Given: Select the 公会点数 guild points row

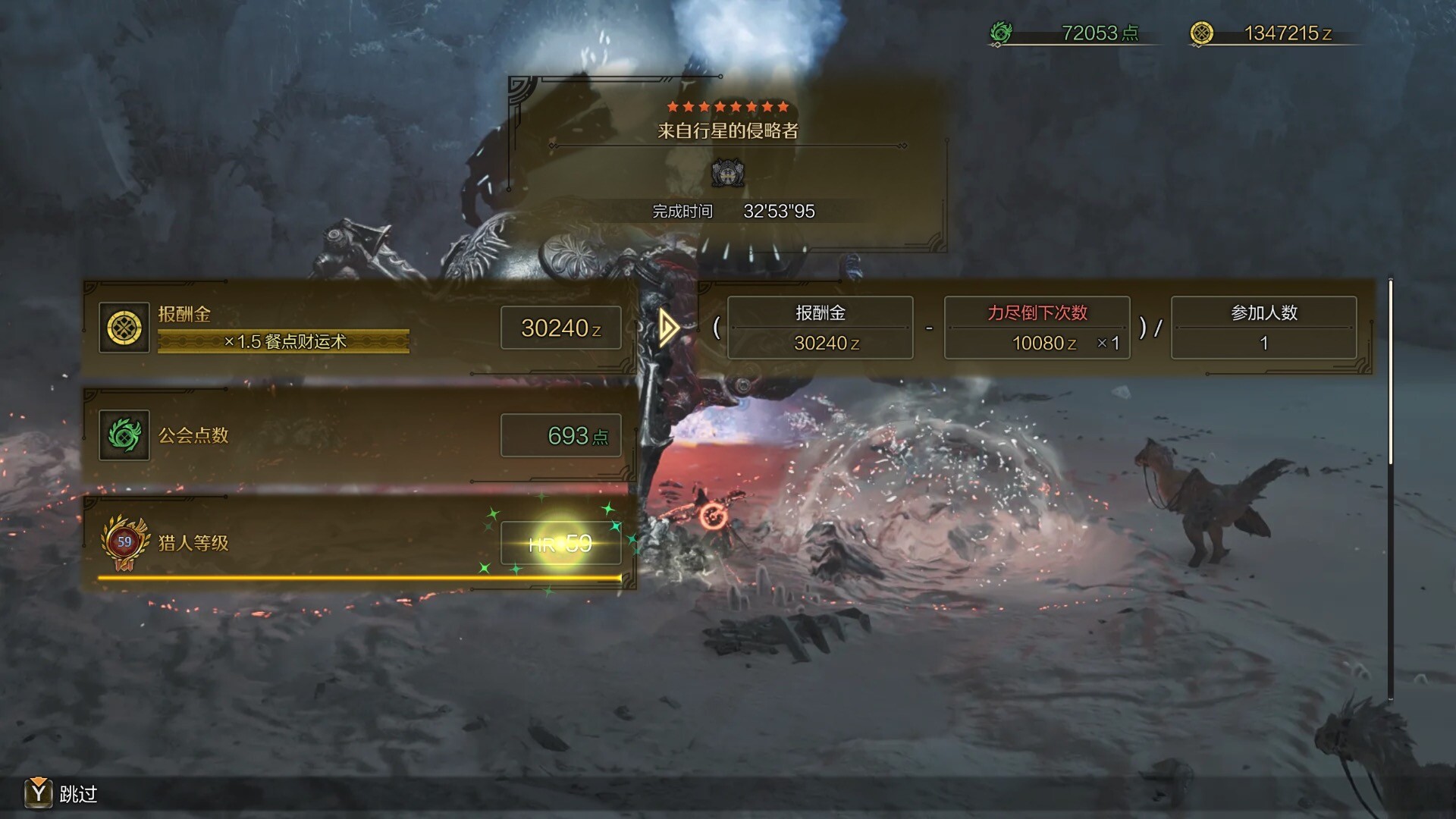Looking at the screenshot, I should tap(359, 436).
